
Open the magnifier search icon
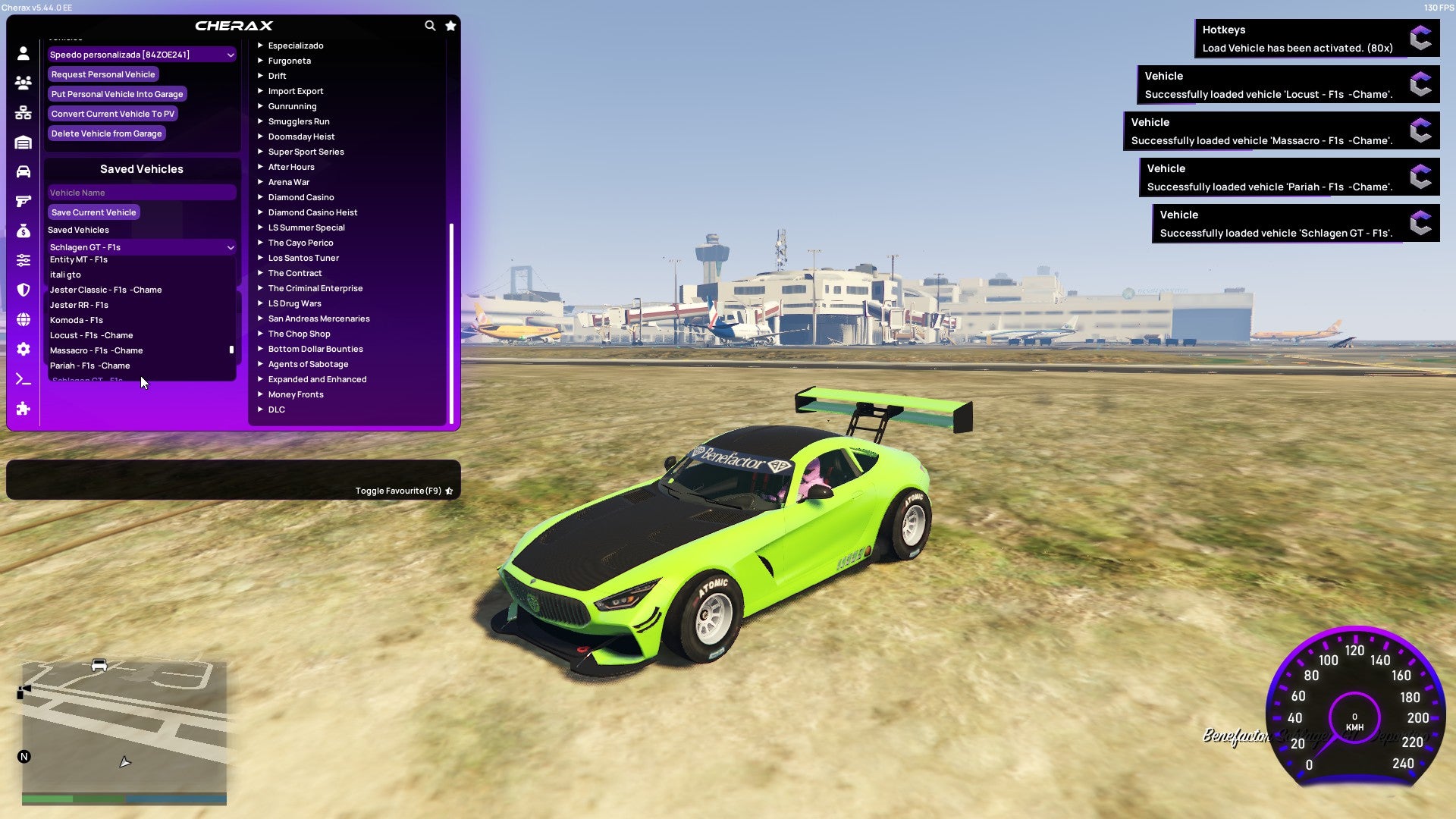[x=430, y=25]
